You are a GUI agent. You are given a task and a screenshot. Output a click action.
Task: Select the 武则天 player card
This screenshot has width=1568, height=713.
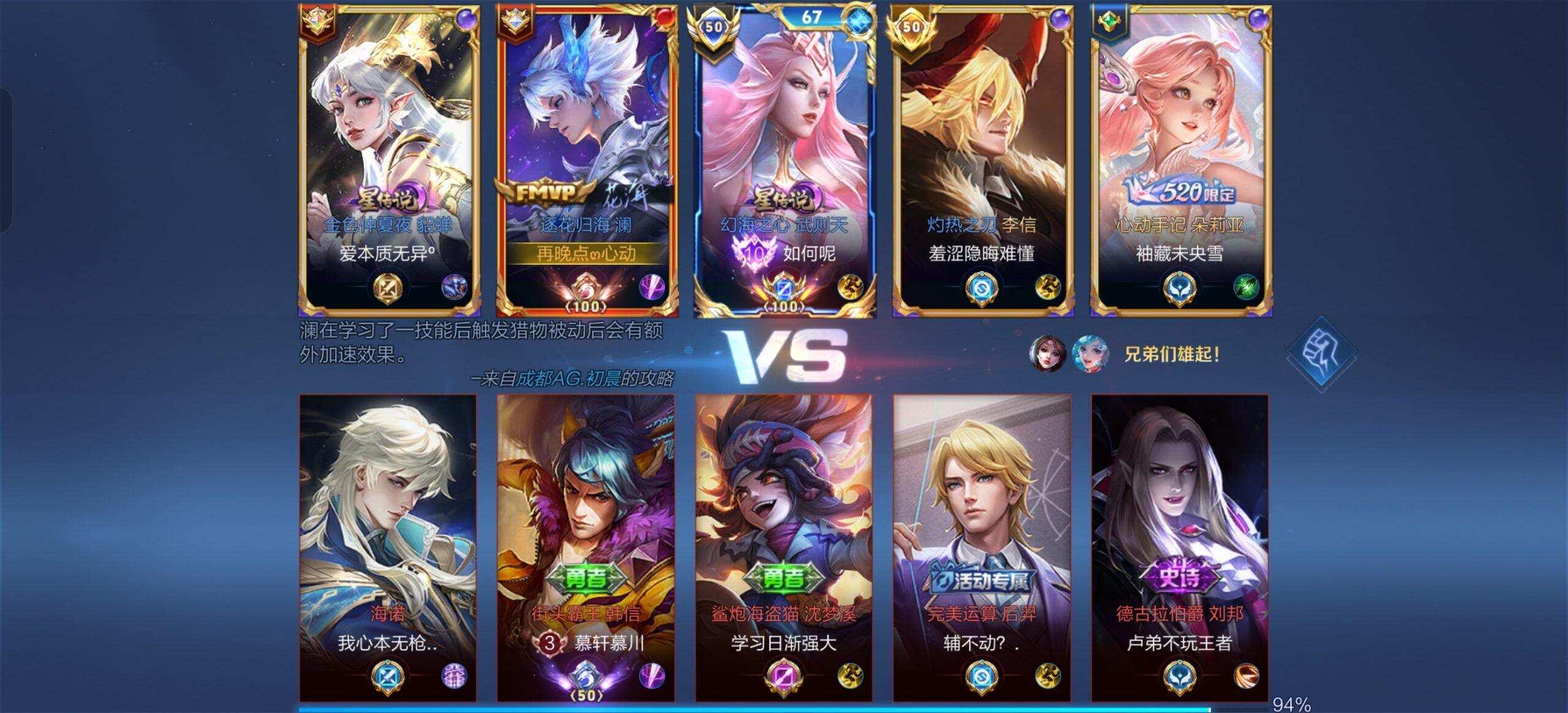[785, 160]
